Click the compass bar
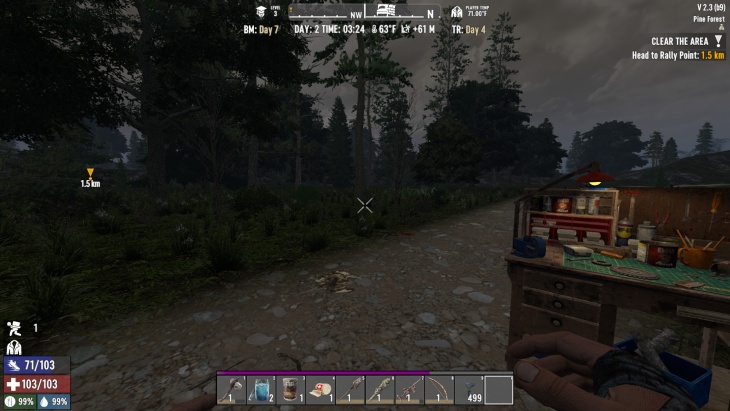The width and height of the screenshot is (730, 411). click(x=363, y=12)
